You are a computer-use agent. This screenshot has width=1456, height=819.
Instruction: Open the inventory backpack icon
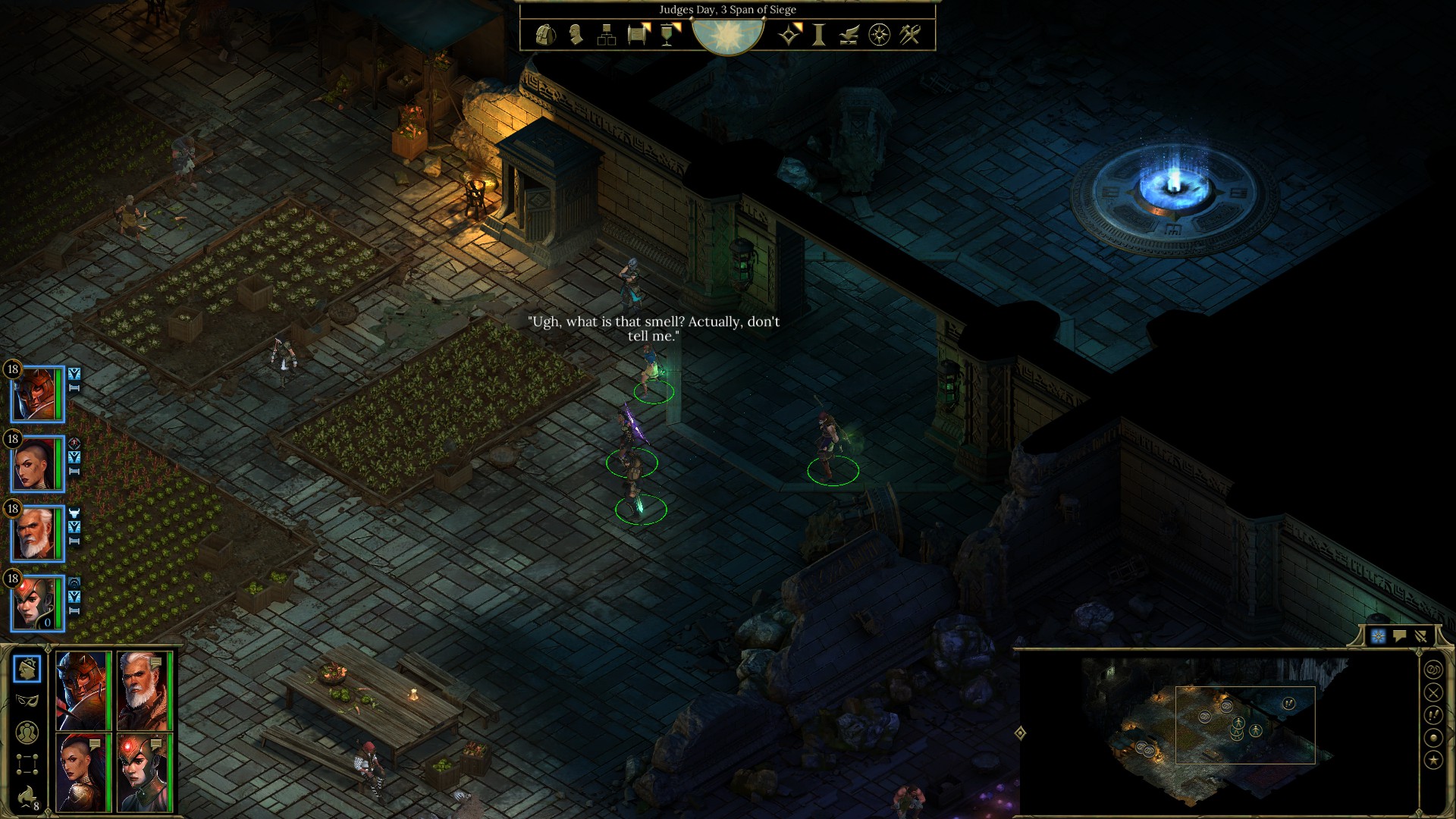click(x=545, y=35)
